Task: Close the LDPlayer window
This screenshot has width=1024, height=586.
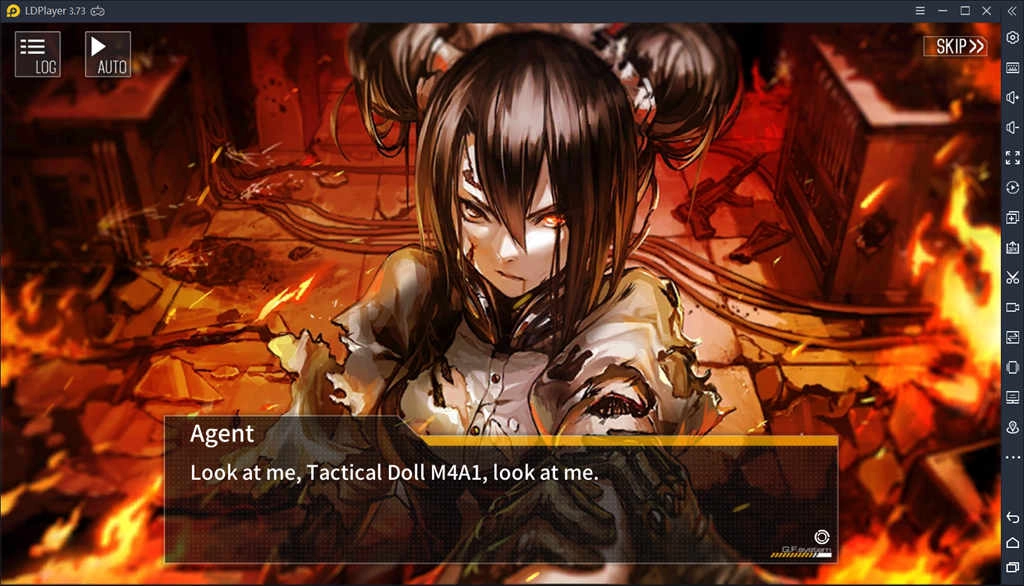Action: click(x=987, y=10)
